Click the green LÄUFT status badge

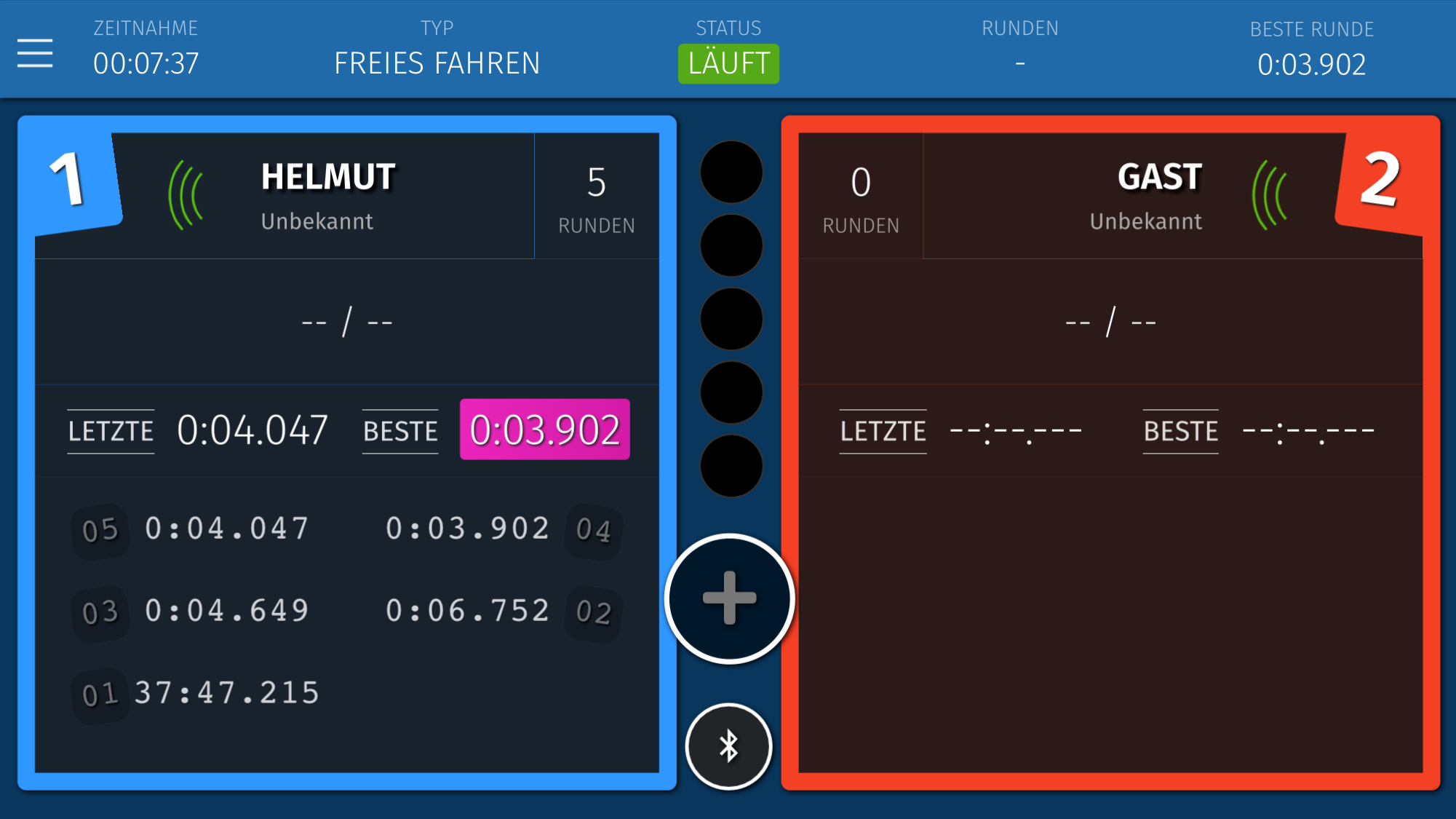[728, 64]
